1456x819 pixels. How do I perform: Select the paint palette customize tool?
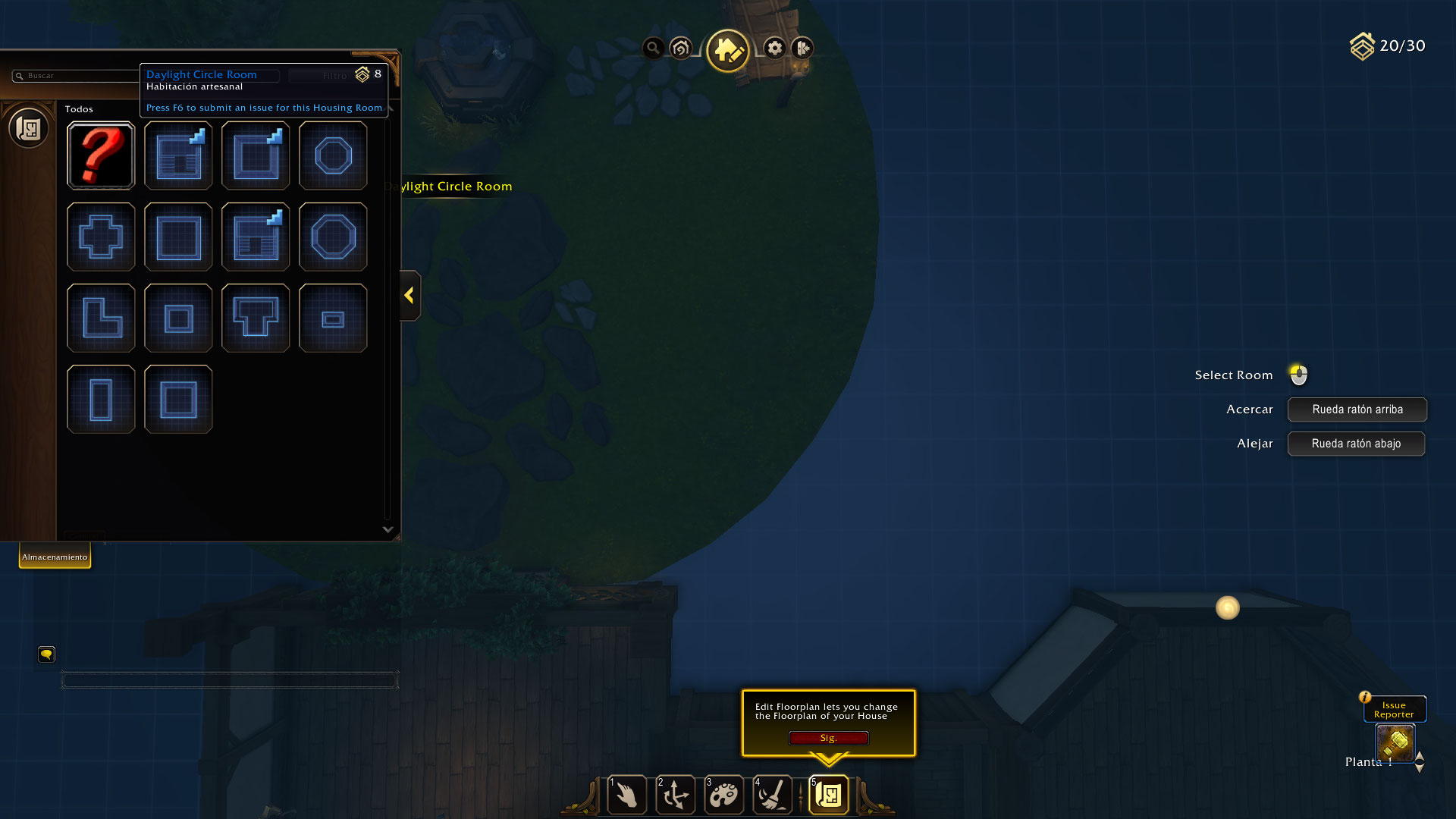pyautogui.click(x=723, y=795)
